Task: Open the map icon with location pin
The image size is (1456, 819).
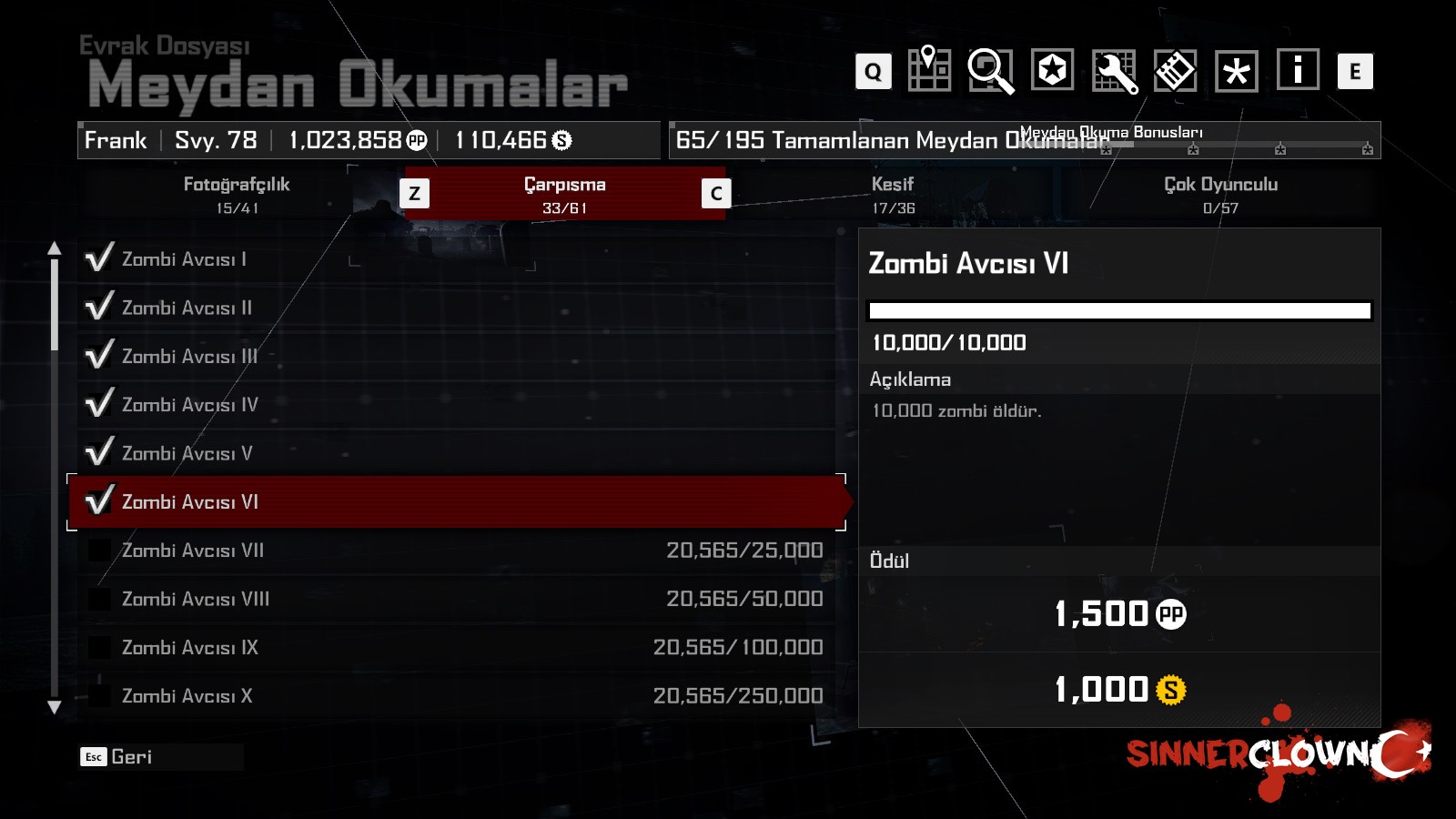Action: pos(929,70)
